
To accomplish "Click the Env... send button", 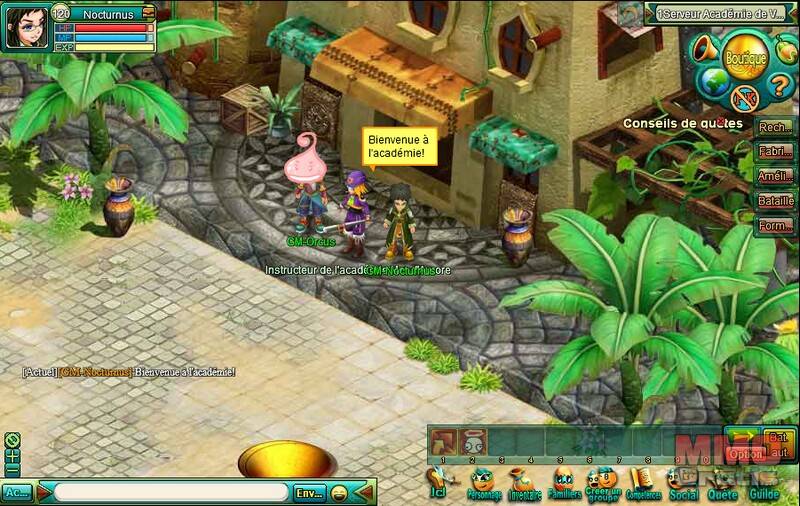I will click(307, 493).
